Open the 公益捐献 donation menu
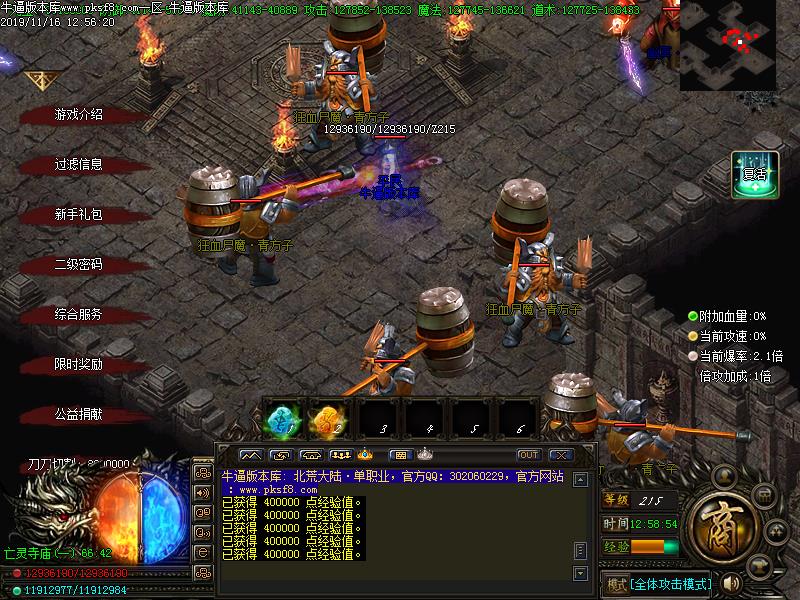This screenshot has height=600, width=800. click(x=78, y=414)
